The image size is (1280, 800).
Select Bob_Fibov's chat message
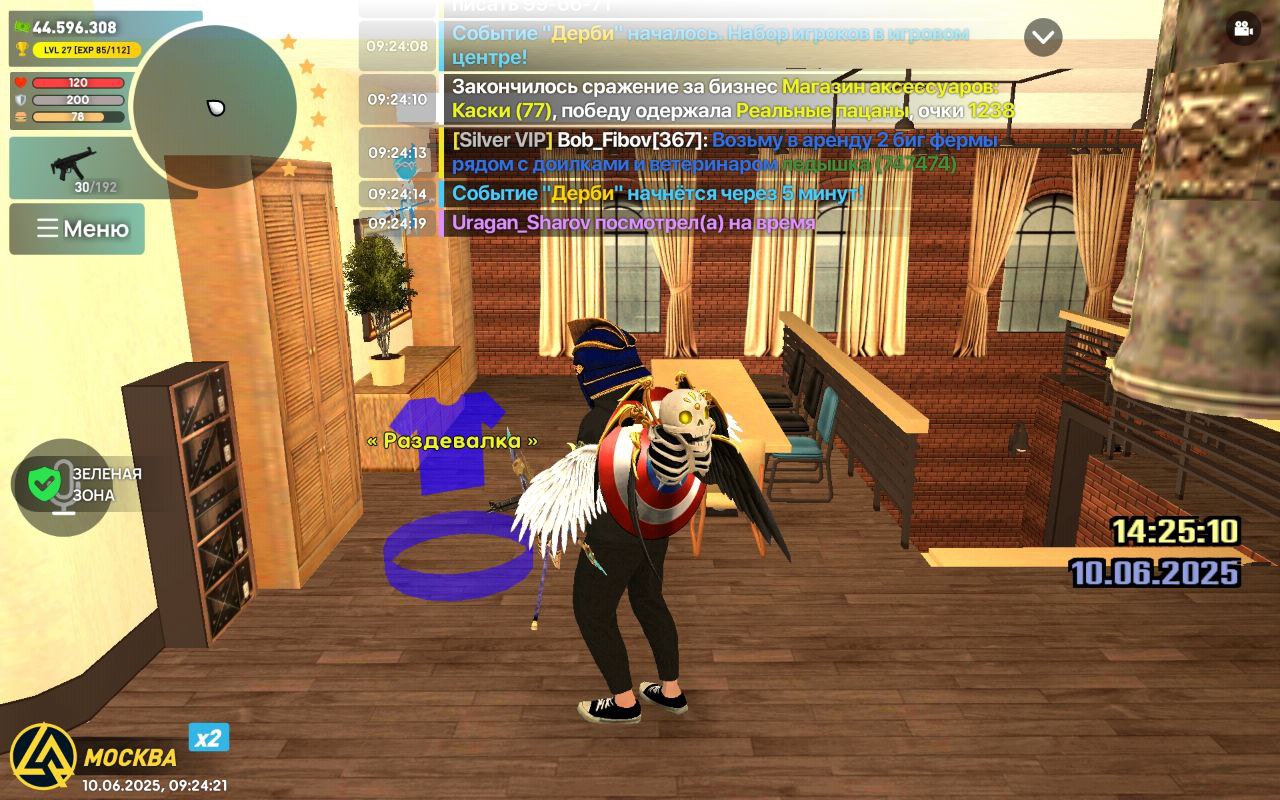(700, 152)
